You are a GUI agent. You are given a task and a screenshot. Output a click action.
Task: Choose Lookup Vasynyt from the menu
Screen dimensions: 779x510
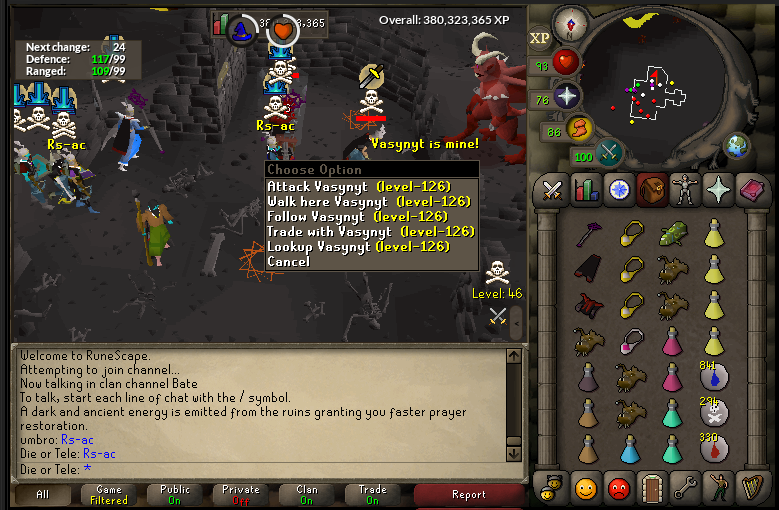click(358, 246)
